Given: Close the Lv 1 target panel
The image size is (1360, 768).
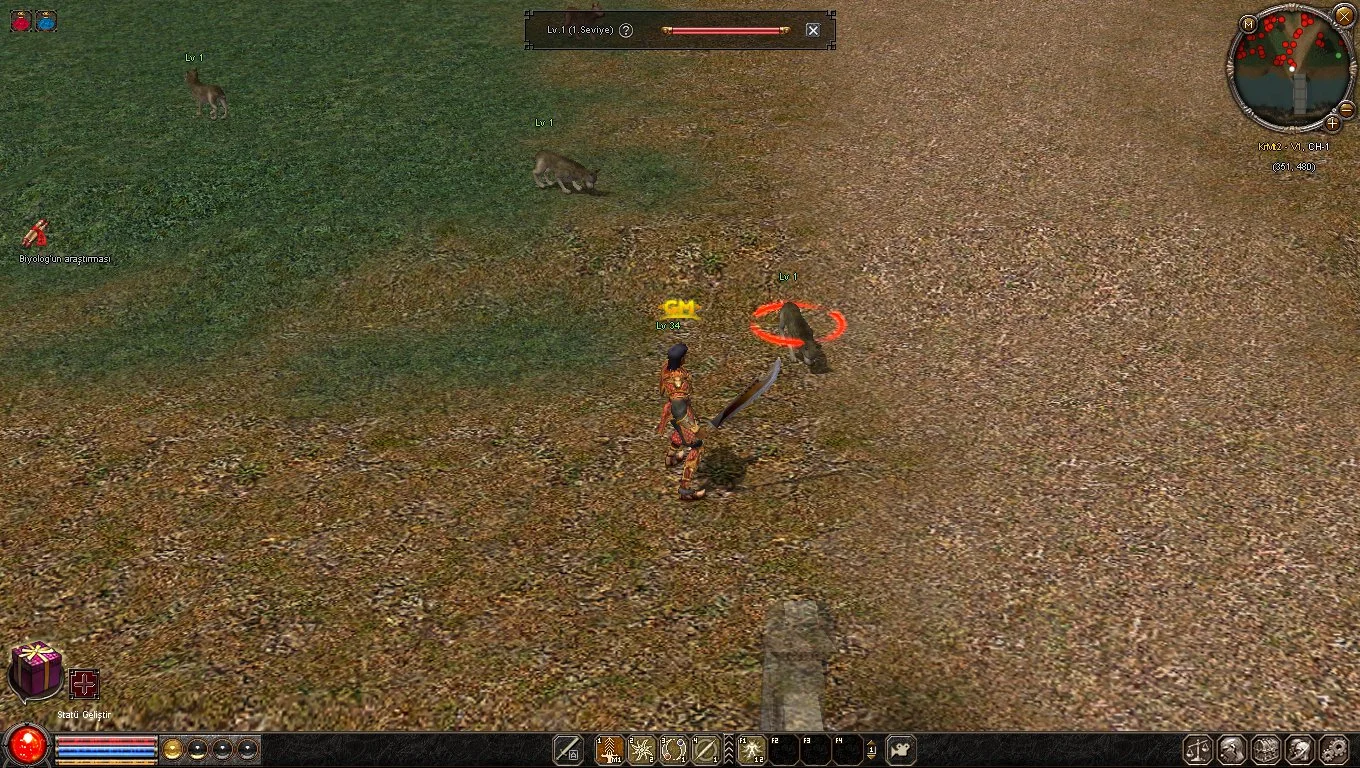Looking at the screenshot, I should pos(813,30).
